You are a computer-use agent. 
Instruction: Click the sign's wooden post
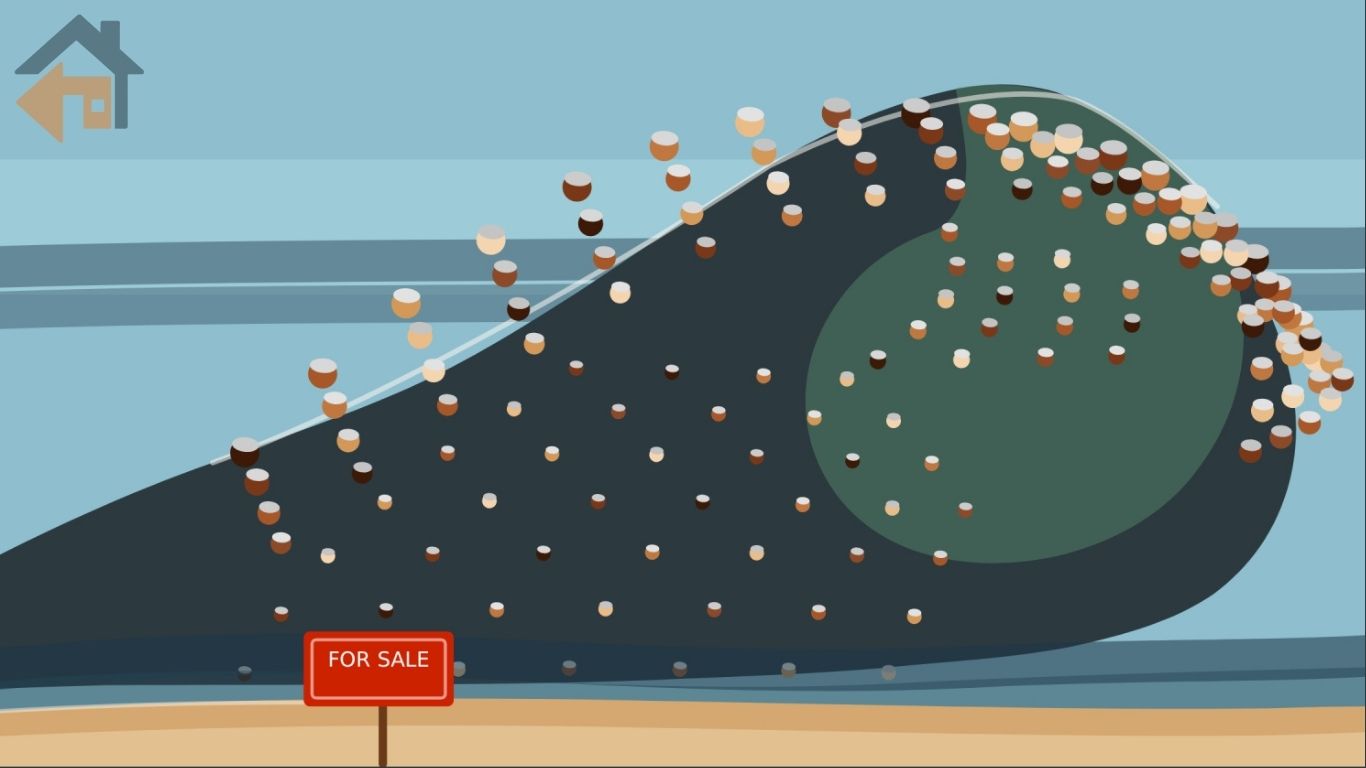tap(381, 735)
